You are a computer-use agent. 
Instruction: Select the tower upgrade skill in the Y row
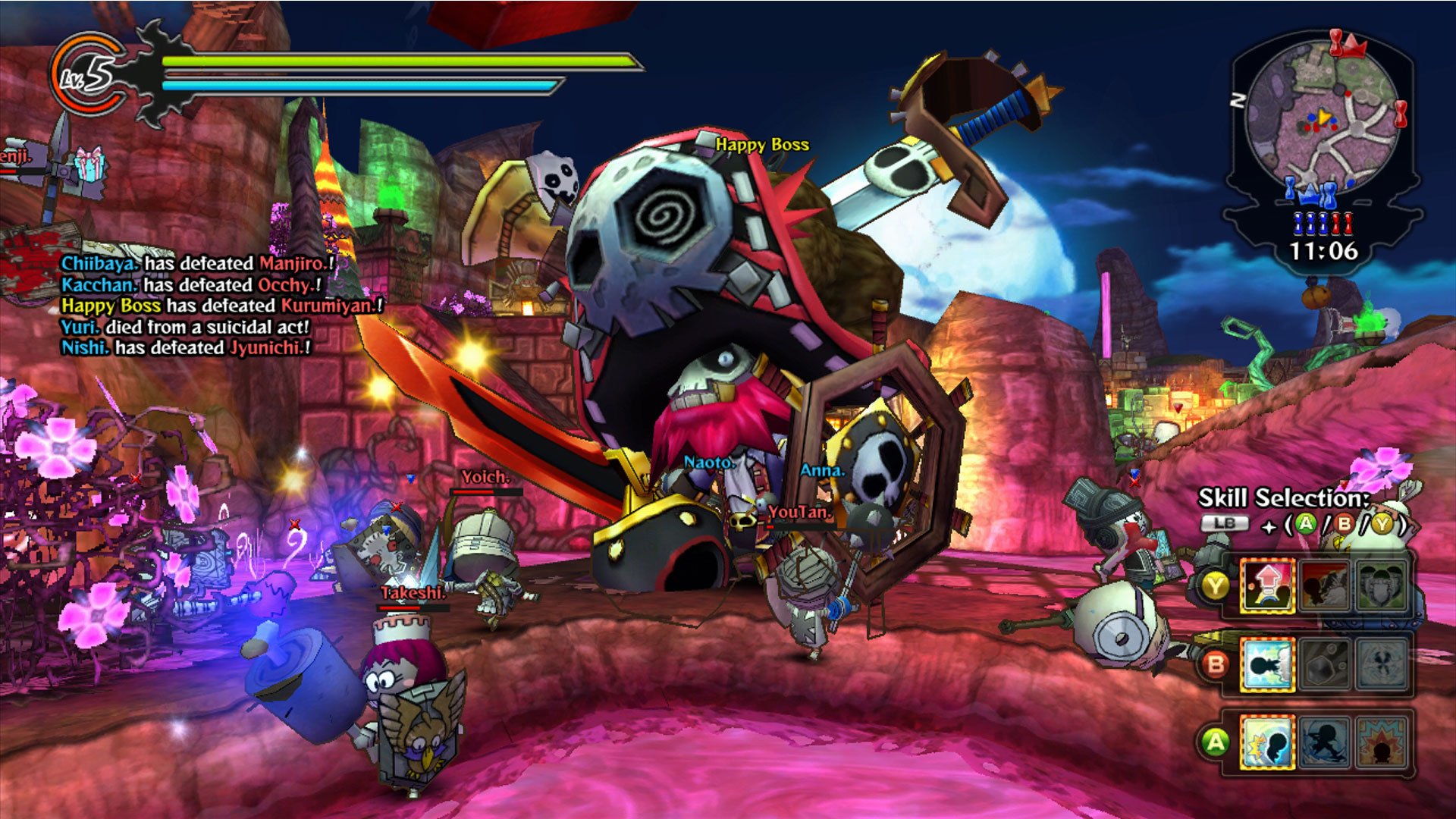[x=1269, y=584]
